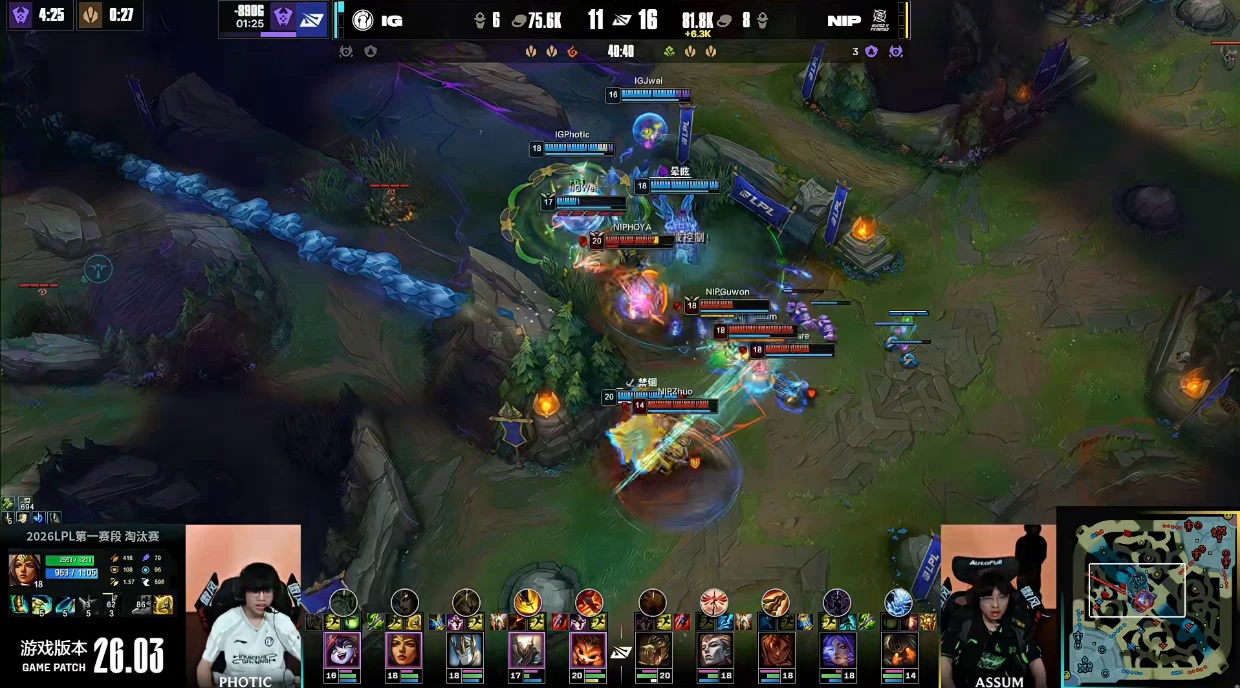Image resolution: width=1240 pixels, height=688 pixels.
Task: Click the yellow Flash spell in stats panel
Action: click(163, 604)
